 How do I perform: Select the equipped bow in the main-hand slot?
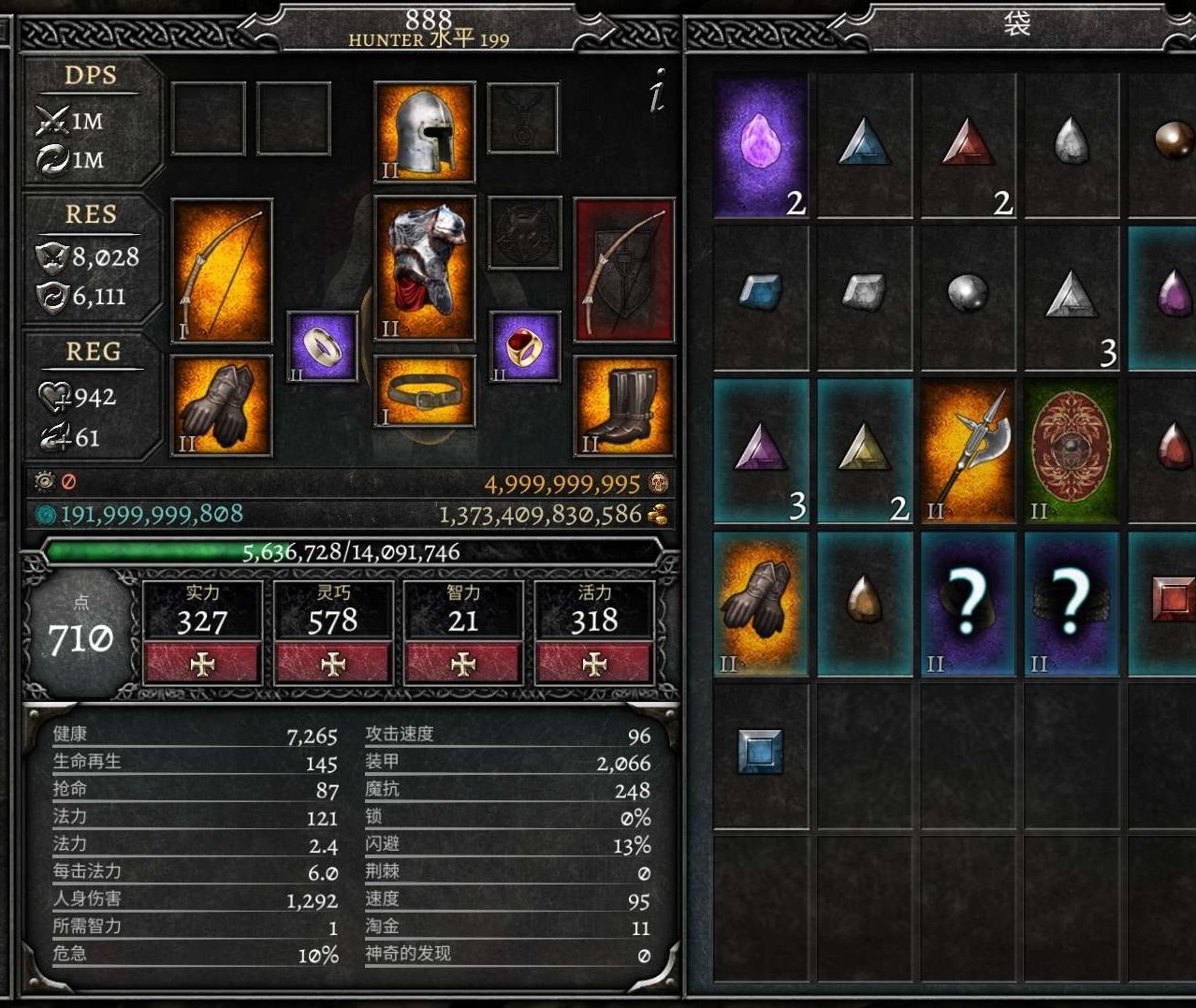tap(222, 270)
